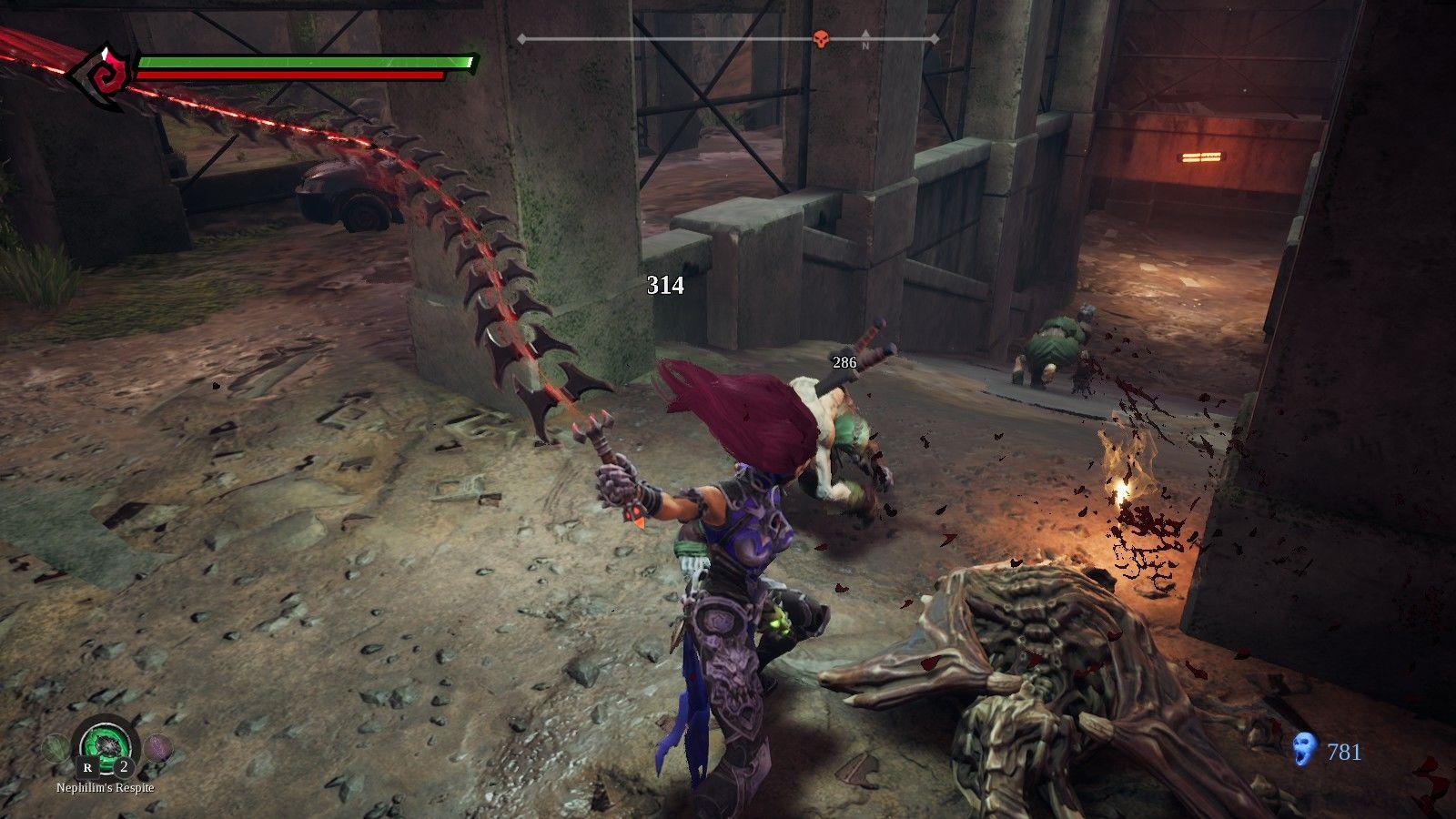
Task: Select the Nephilim's Respite label text
Action: click(x=105, y=789)
